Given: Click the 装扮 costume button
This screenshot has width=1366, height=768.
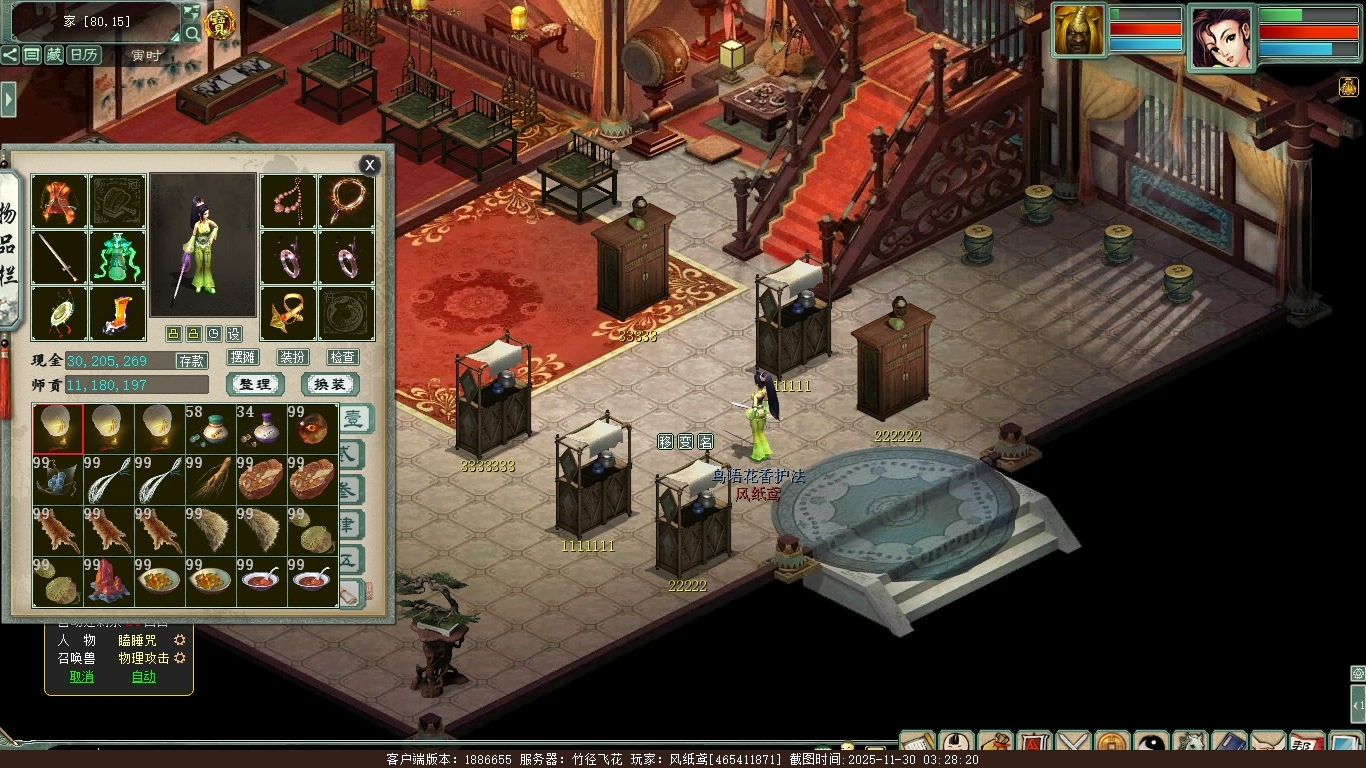Looking at the screenshot, I should [292, 358].
